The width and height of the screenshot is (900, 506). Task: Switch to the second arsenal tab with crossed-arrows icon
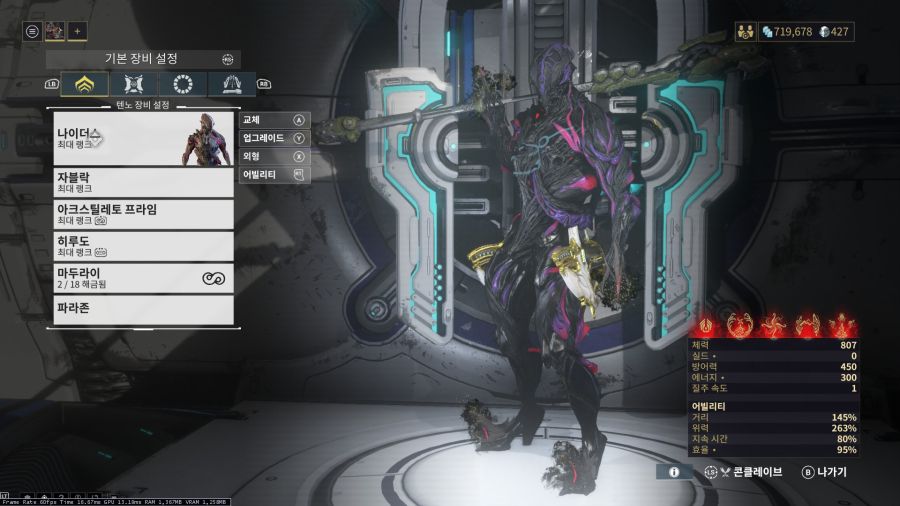tap(134, 85)
